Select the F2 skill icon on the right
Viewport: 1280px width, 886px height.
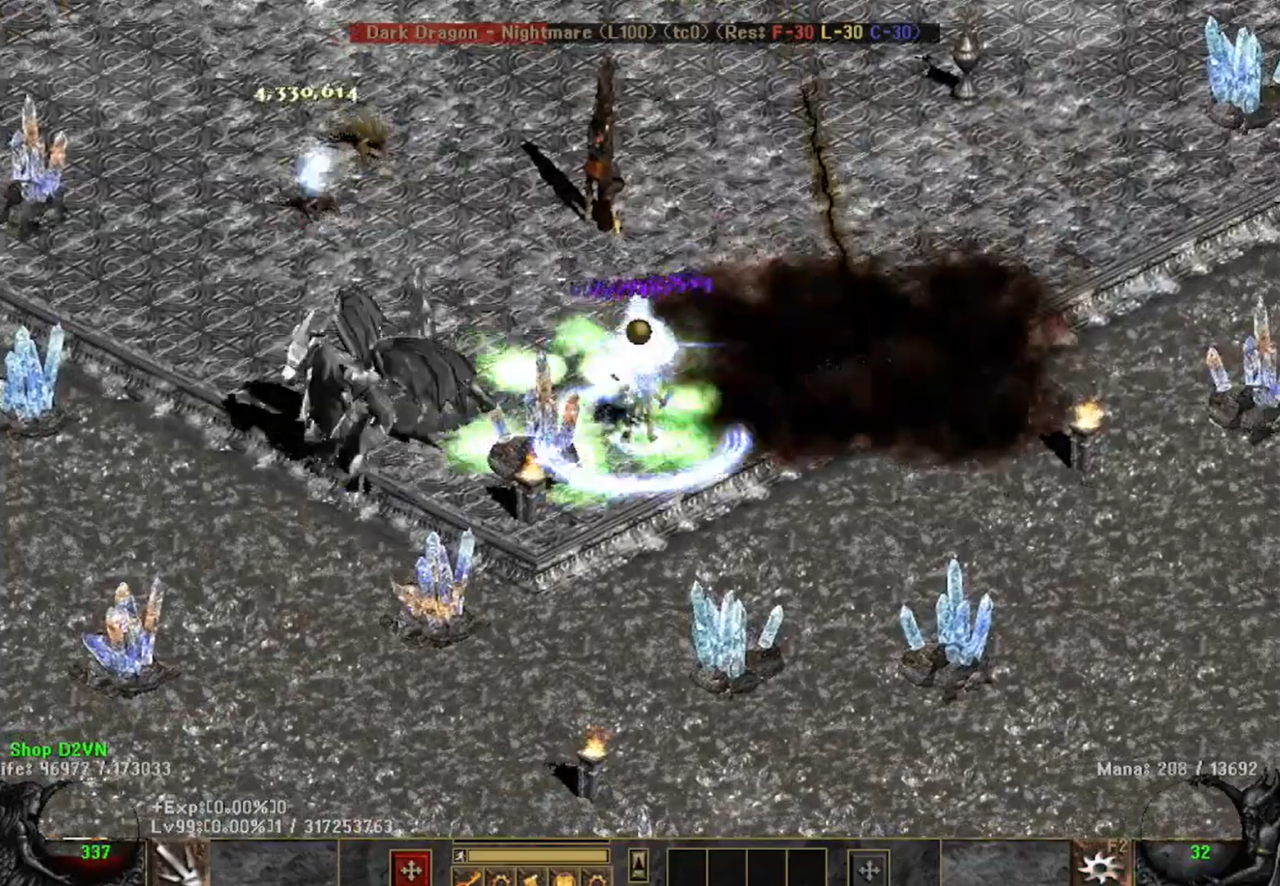pyautogui.click(x=1096, y=868)
